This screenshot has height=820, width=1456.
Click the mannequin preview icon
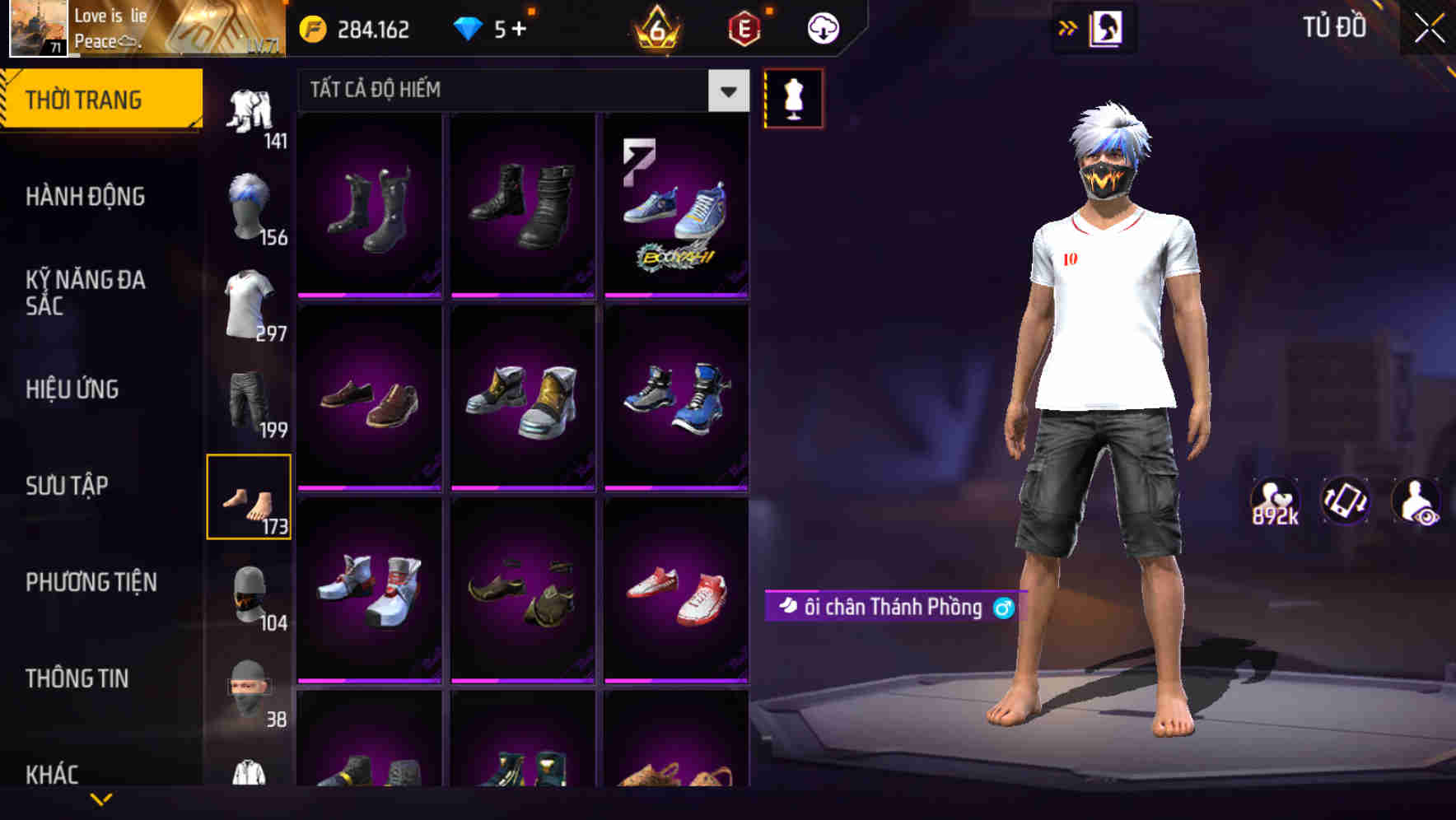click(x=793, y=97)
